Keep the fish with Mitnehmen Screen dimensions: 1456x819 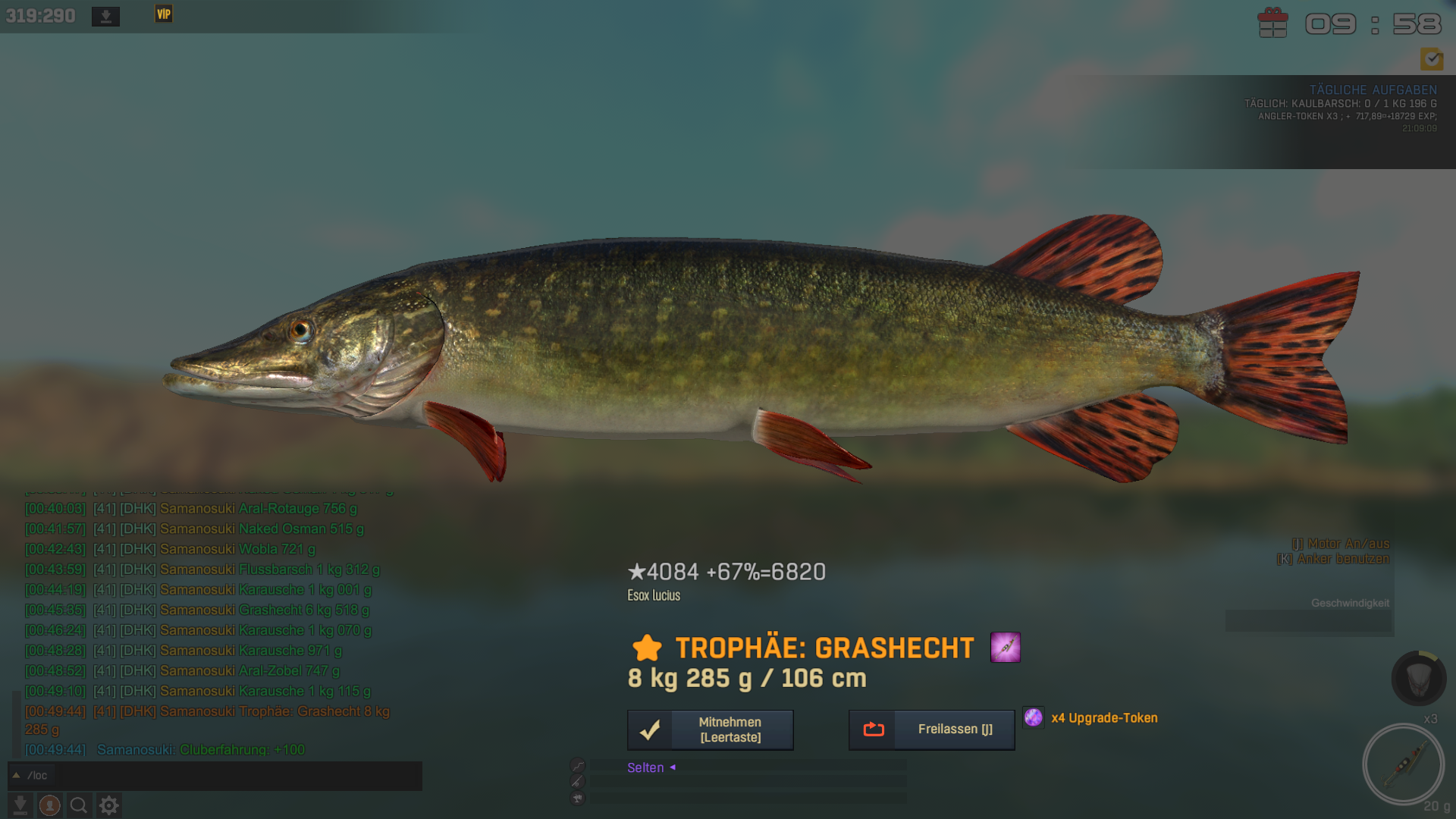point(710,730)
